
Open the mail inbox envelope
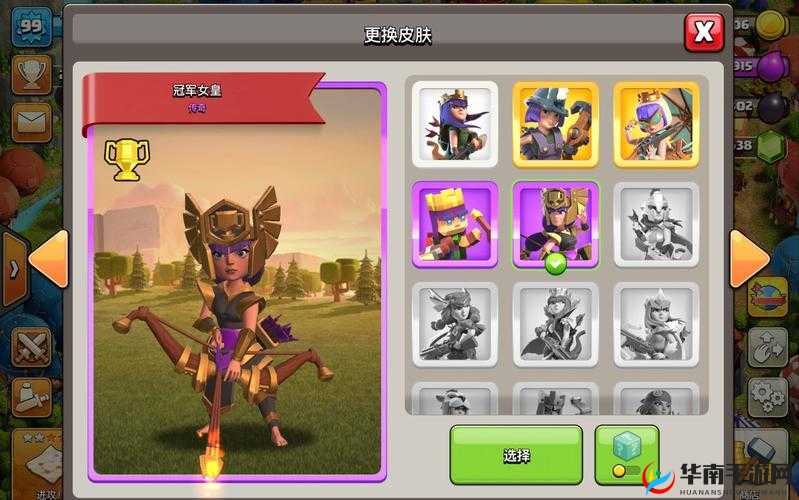(31, 123)
